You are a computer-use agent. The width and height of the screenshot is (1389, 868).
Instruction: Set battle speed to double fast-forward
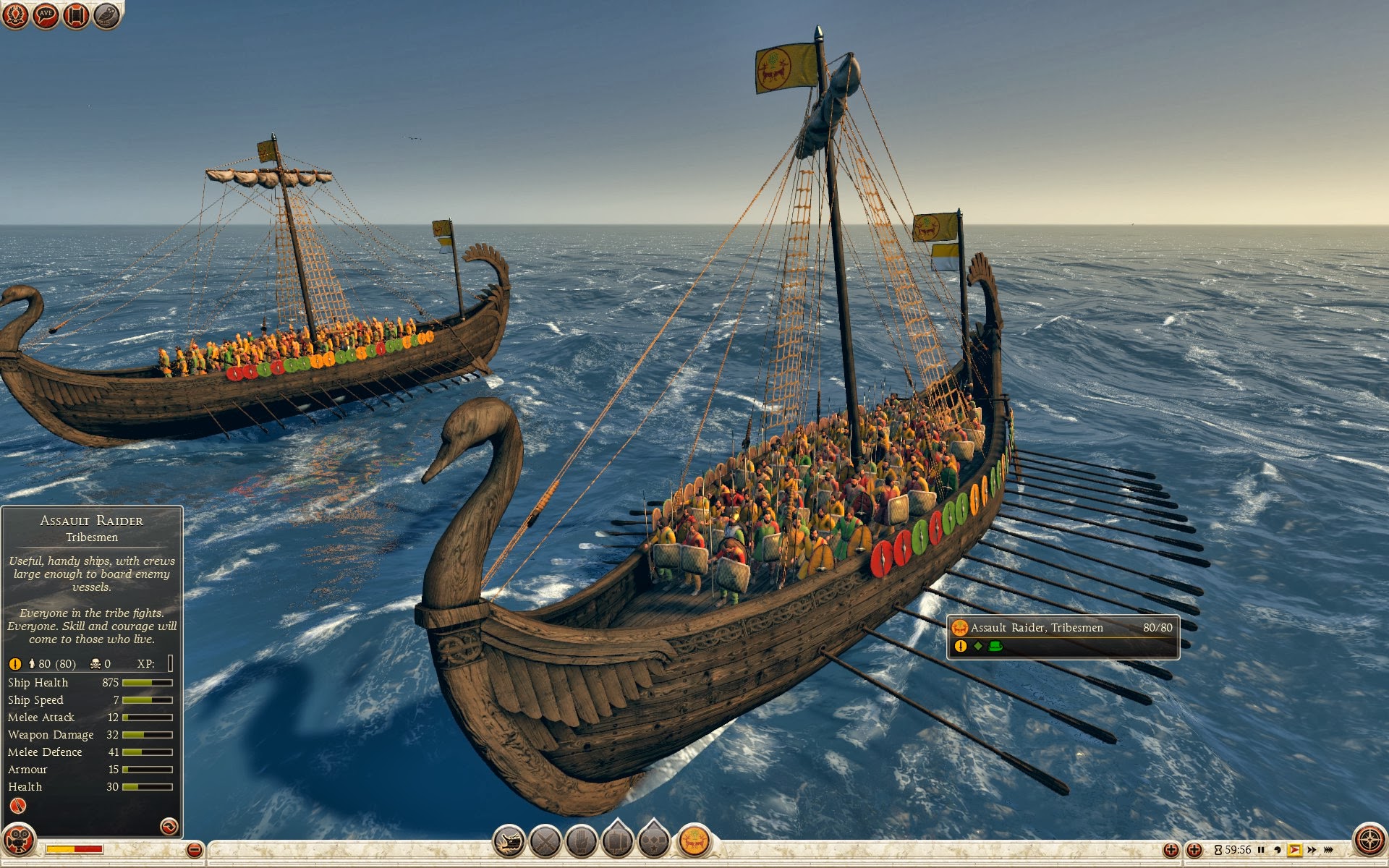(1312, 850)
